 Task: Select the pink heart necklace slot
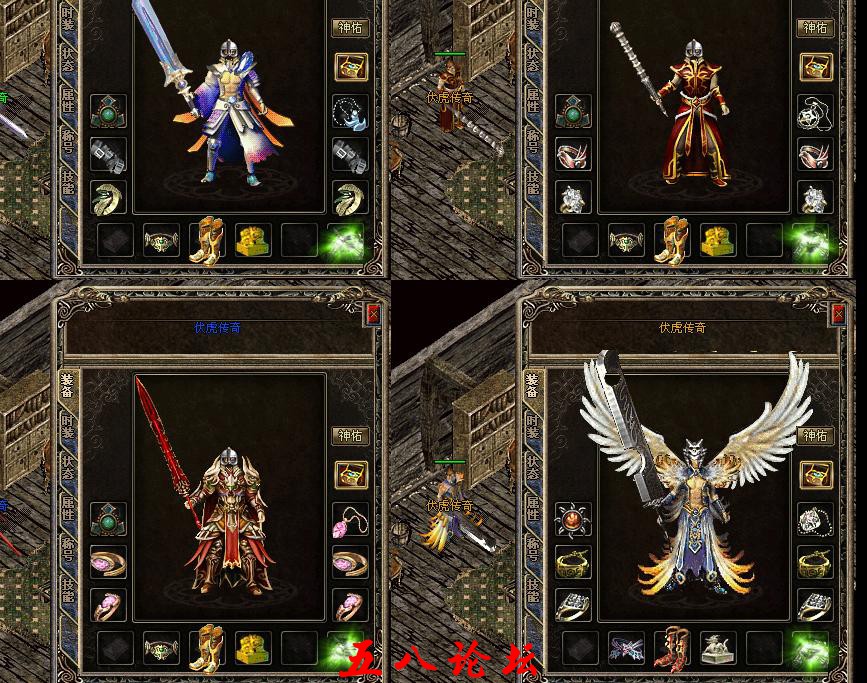point(350,519)
